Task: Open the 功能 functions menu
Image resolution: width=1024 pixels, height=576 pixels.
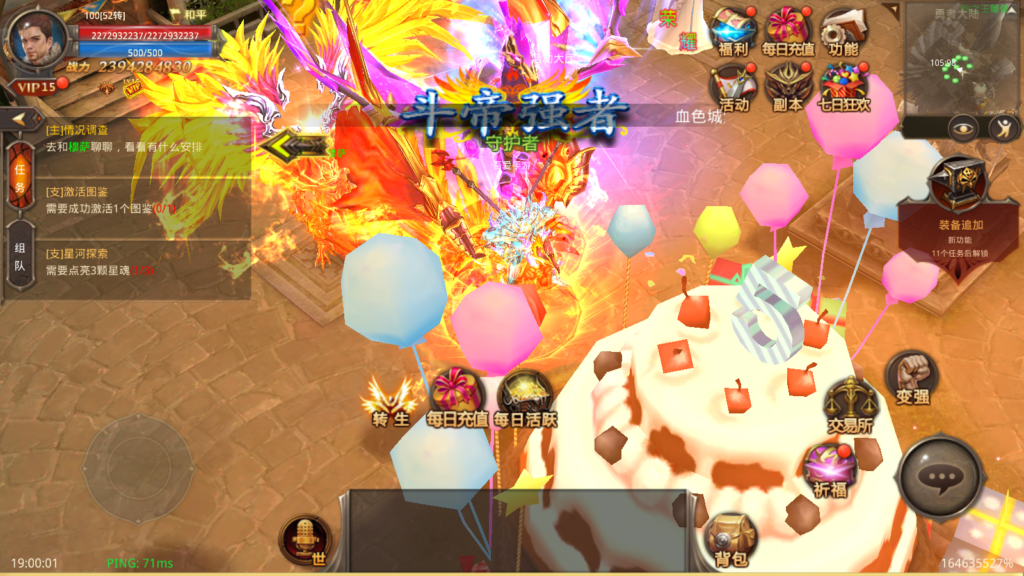Action: click(842, 30)
